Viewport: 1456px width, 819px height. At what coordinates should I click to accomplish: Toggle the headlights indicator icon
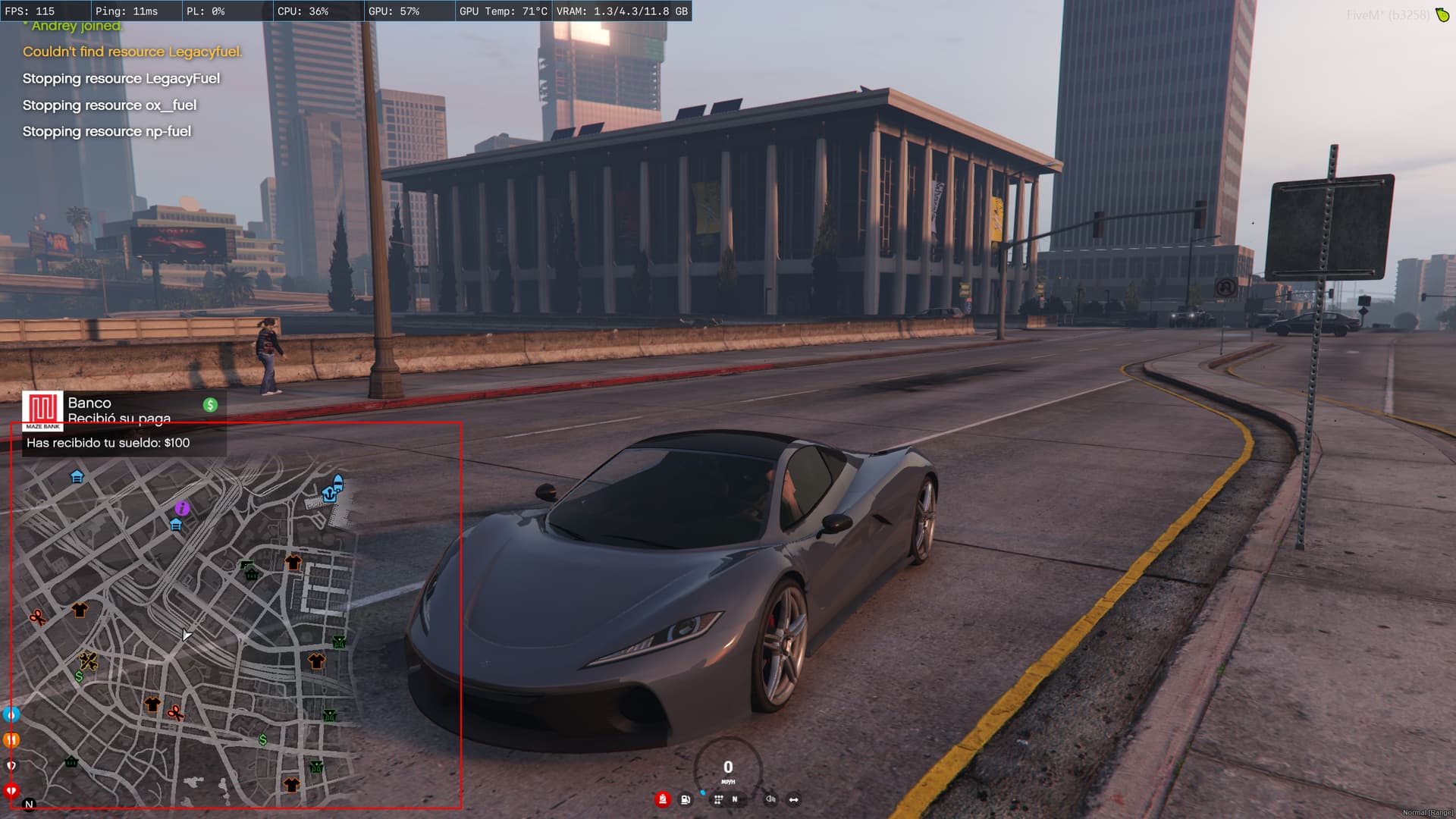point(770,799)
